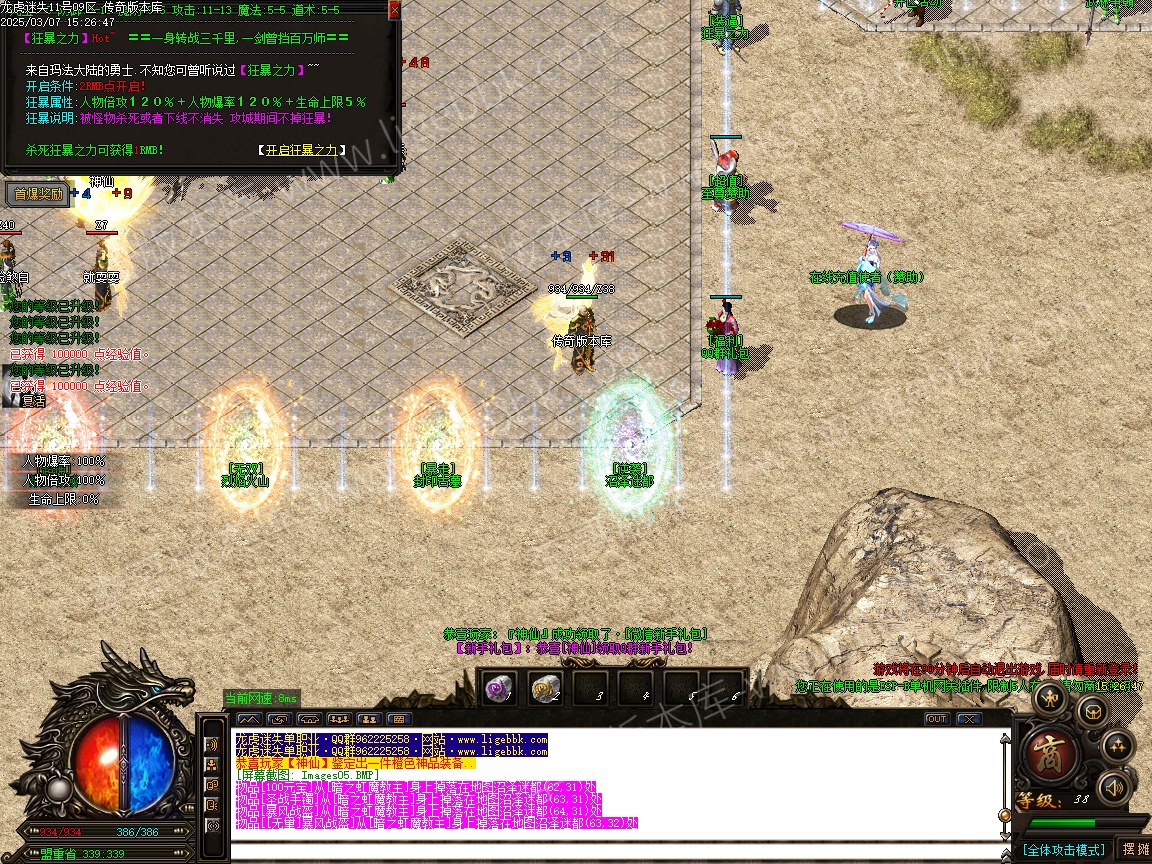Open the 首爆奖励 reward button

coord(36,194)
